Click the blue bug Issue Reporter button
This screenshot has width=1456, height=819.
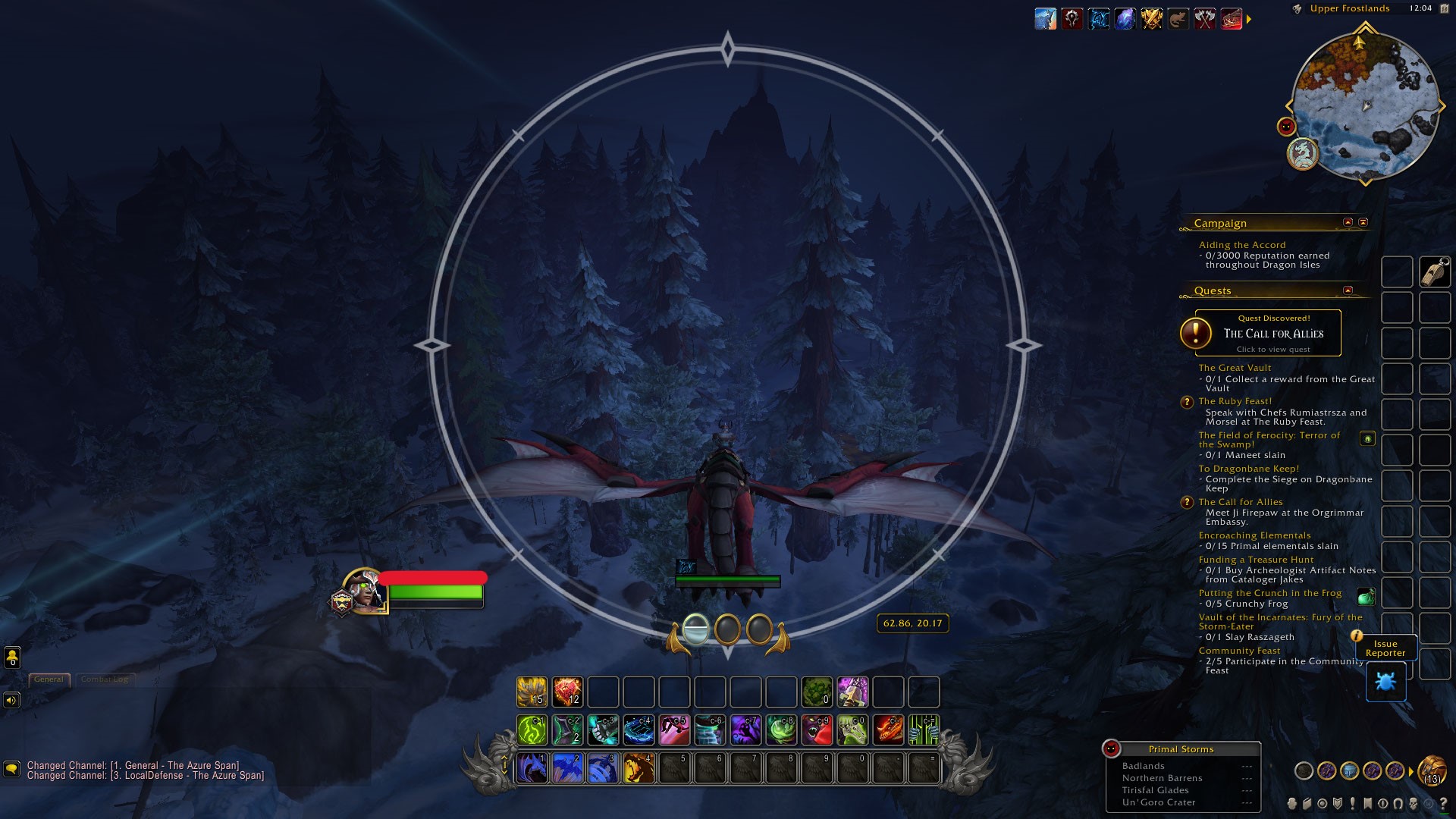coord(1385,682)
